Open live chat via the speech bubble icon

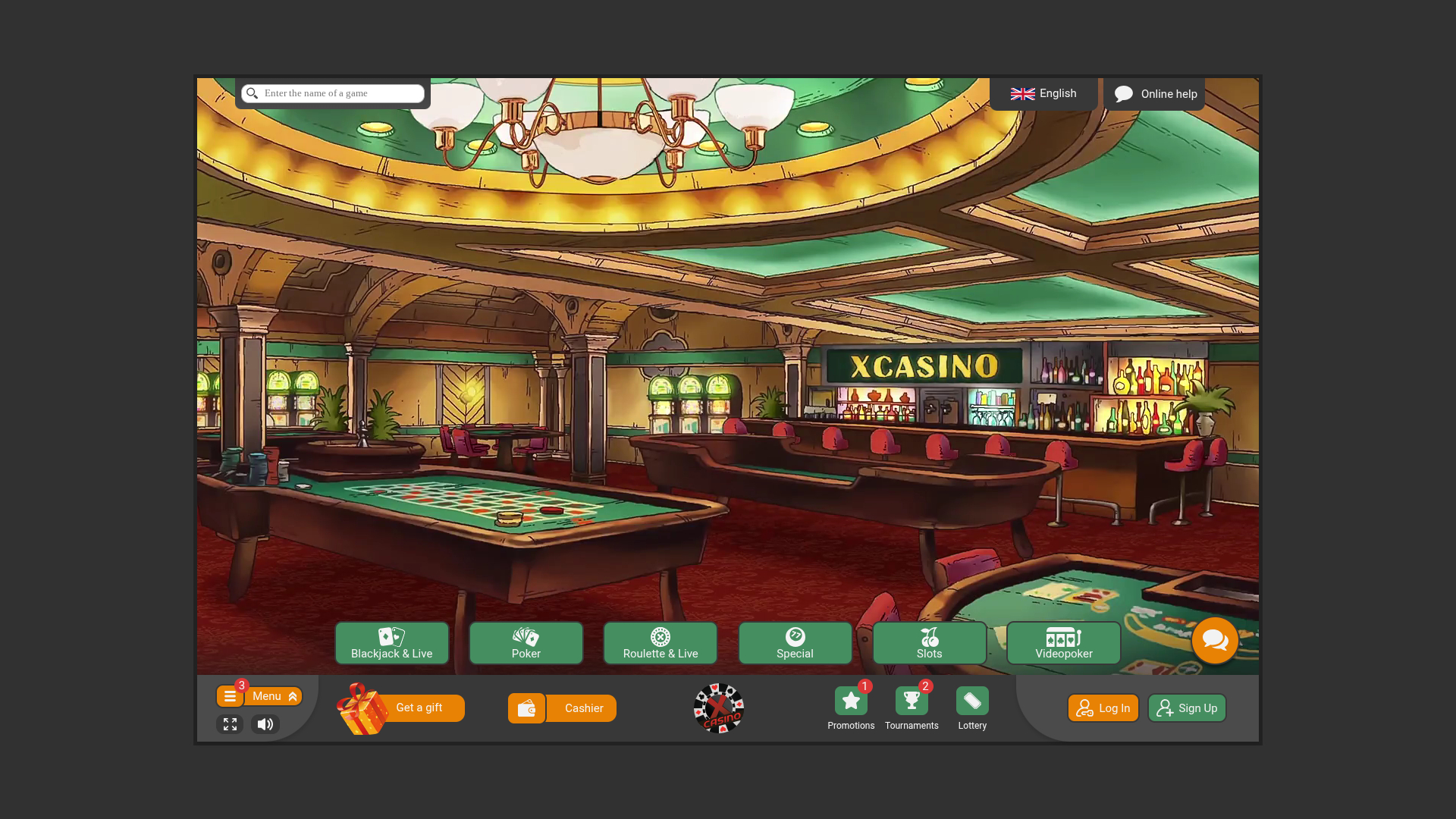[x=1215, y=640]
